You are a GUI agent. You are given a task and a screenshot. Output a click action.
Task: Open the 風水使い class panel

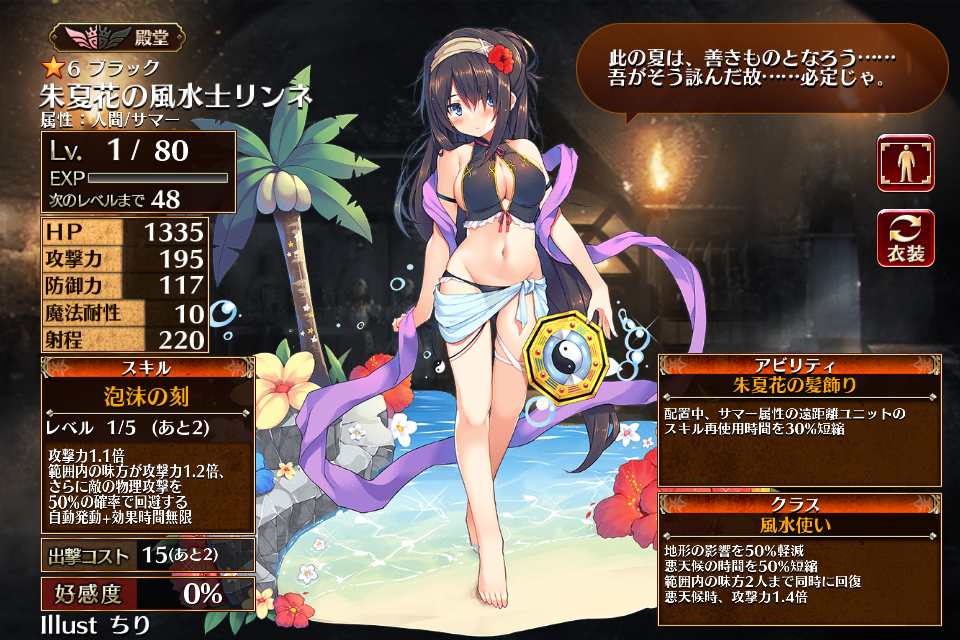click(x=801, y=522)
